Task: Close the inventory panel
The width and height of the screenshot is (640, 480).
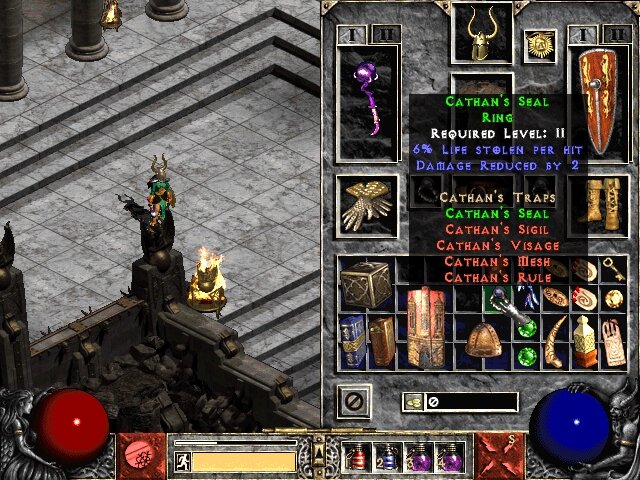Action: coord(353,402)
